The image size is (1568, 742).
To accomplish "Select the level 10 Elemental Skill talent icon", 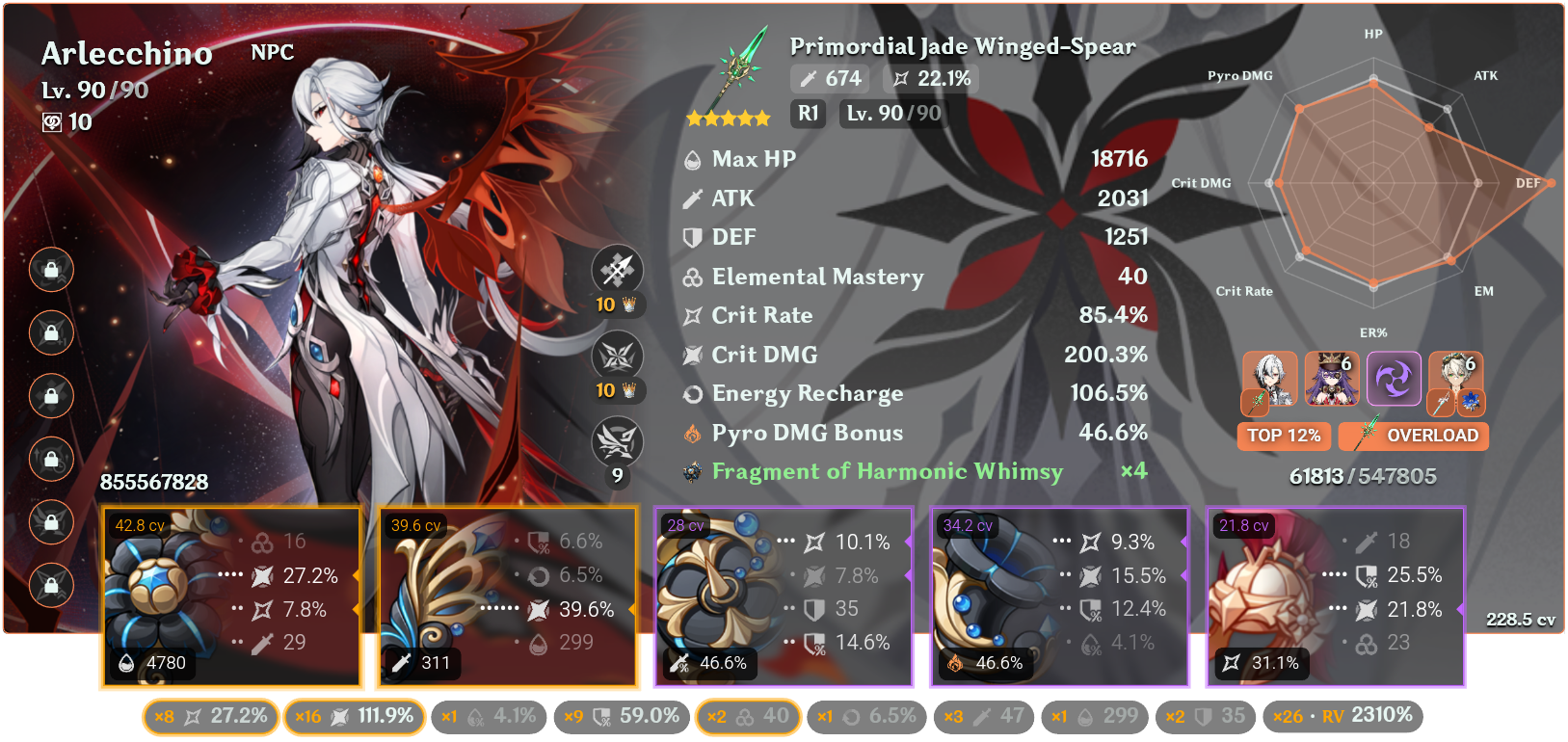I will (x=617, y=356).
